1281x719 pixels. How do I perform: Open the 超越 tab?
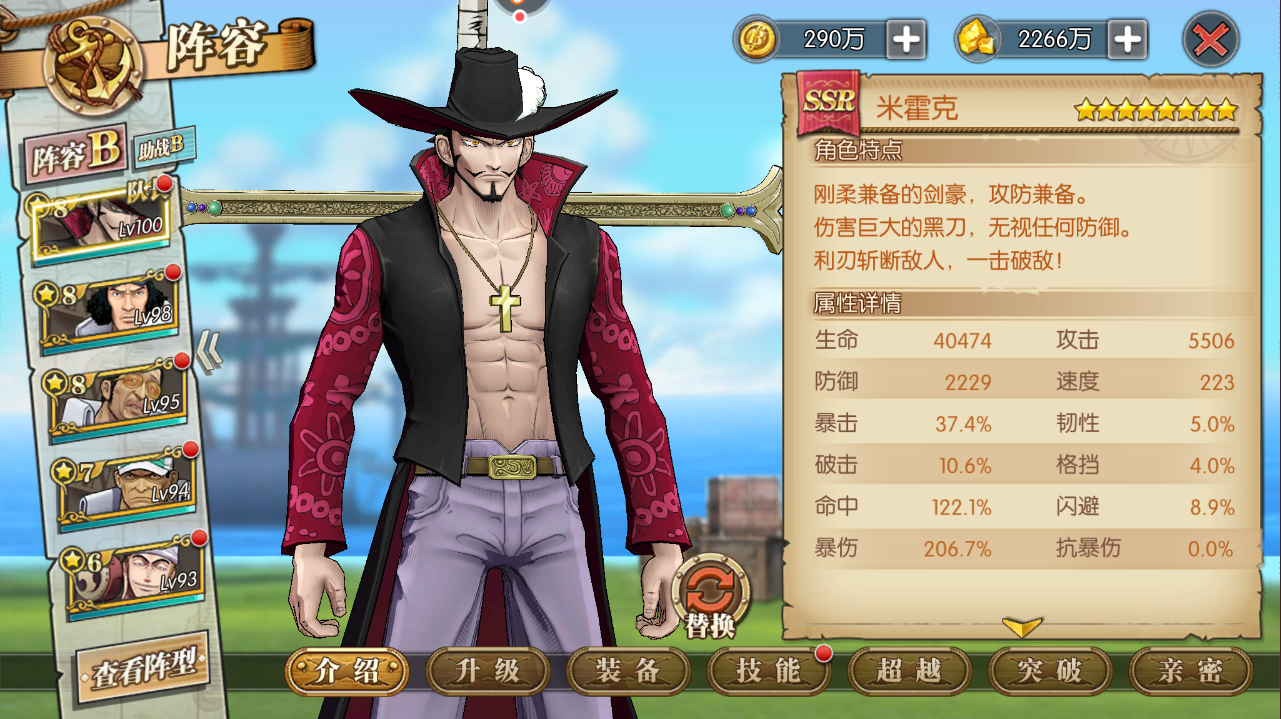click(x=909, y=671)
